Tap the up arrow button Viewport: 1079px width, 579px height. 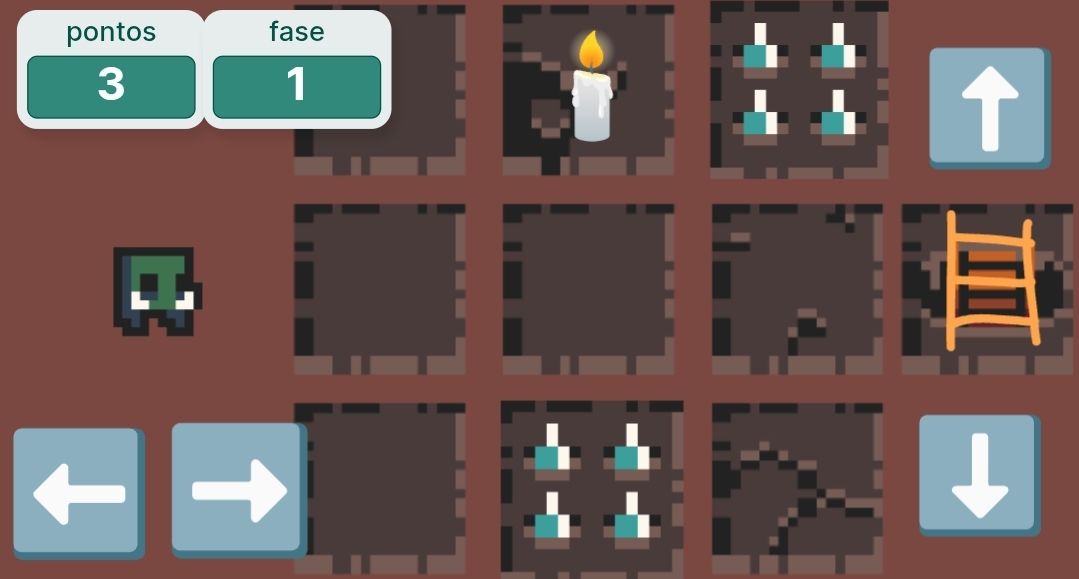(x=989, y=107)
